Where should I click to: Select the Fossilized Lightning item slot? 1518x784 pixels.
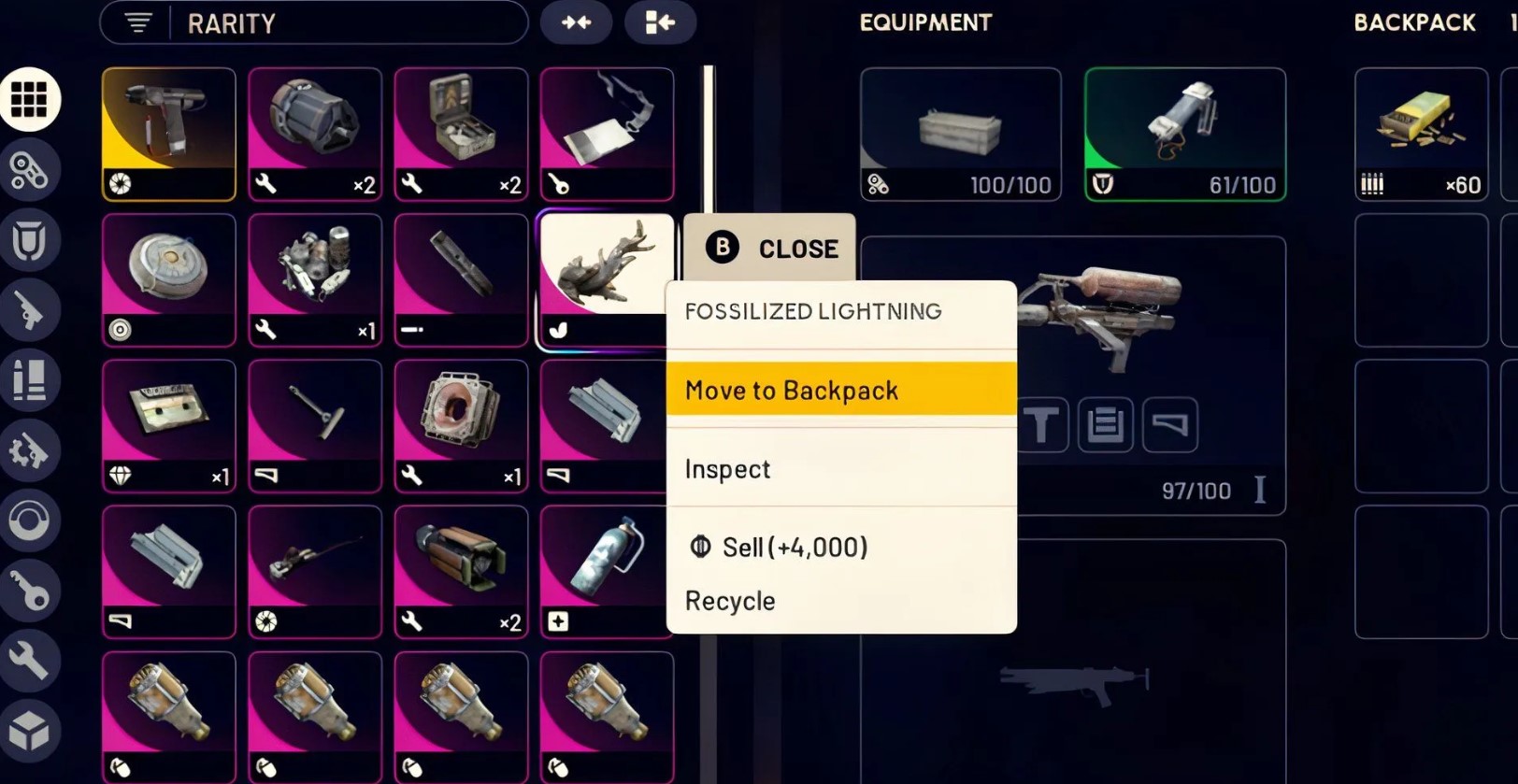tap(606, 277)
